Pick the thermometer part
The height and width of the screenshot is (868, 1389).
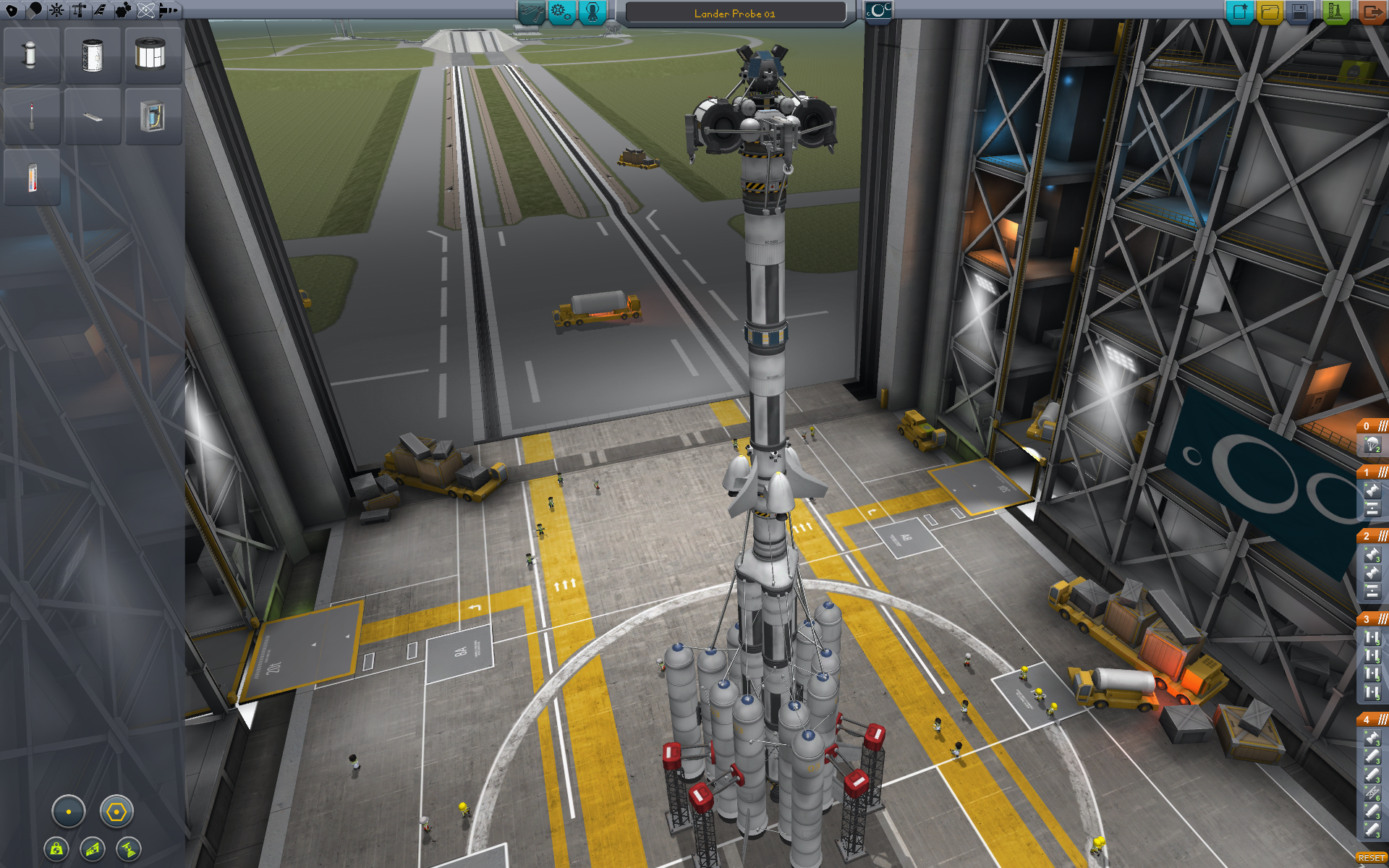(32, 177)
